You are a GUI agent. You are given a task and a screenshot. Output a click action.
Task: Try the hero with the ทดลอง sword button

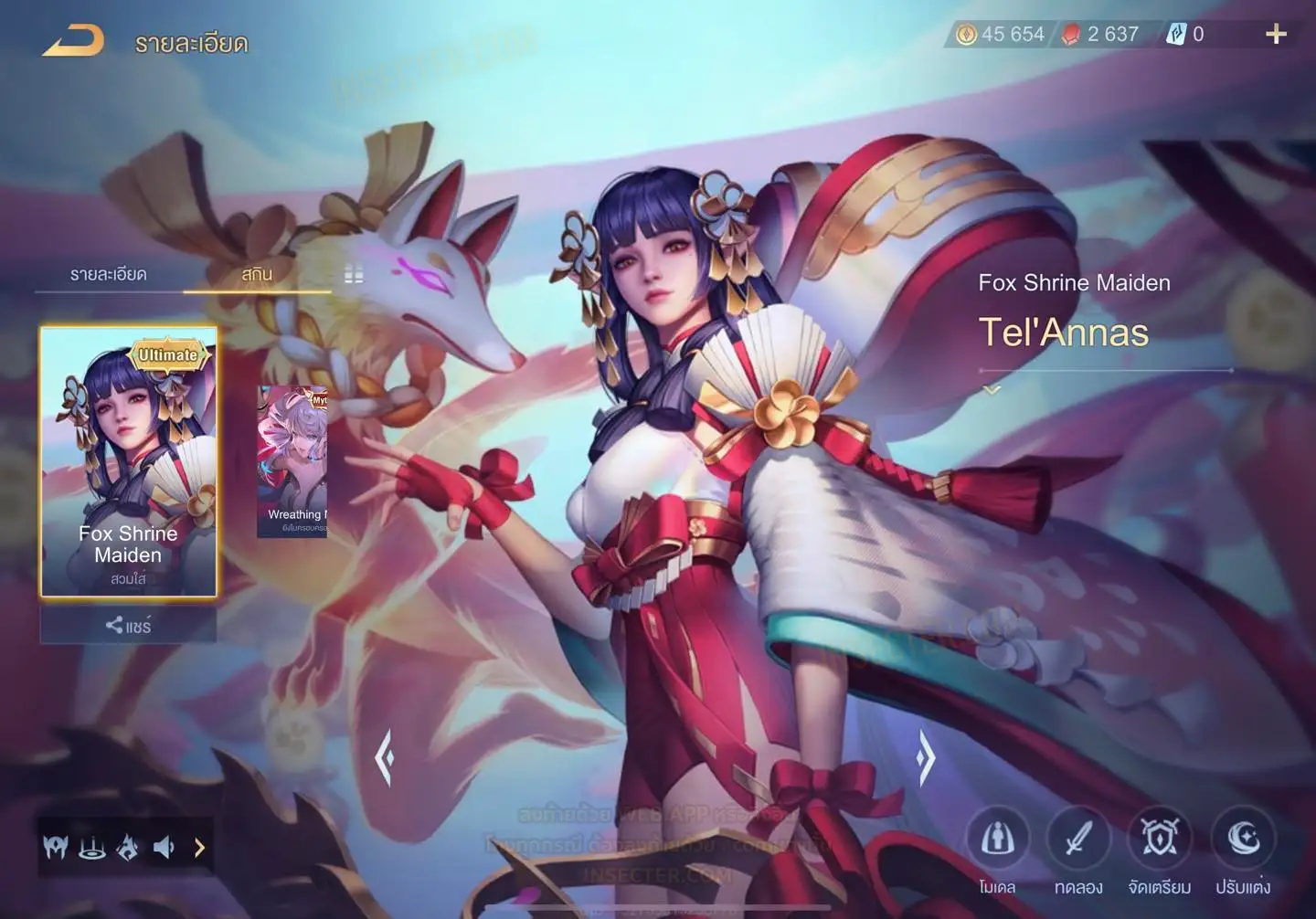tap(1078, 839)
